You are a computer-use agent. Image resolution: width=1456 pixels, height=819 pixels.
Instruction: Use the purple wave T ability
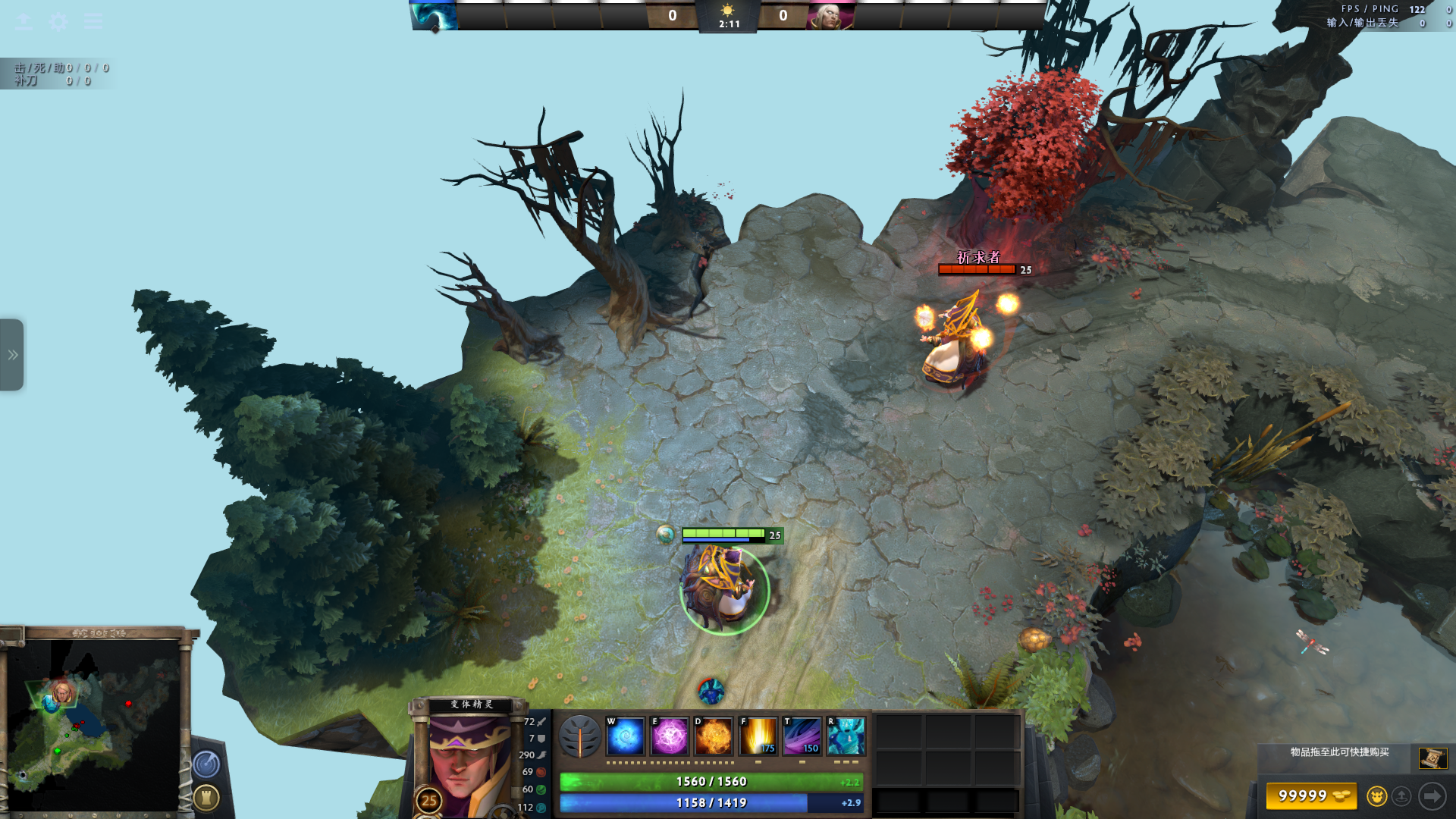(x=802, y=736)
